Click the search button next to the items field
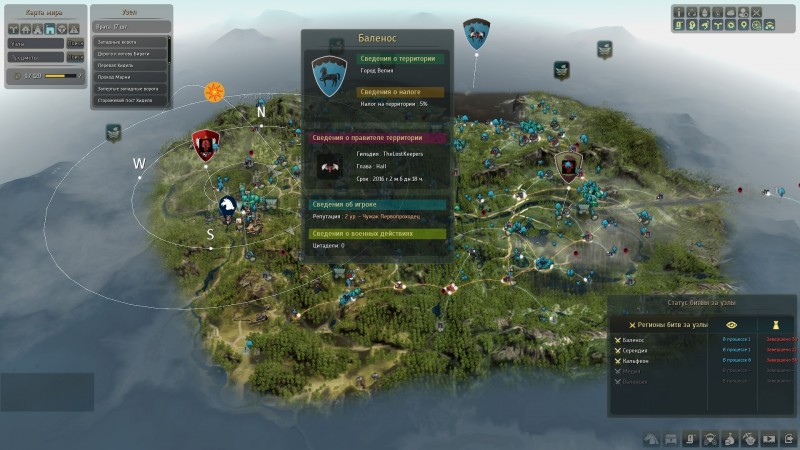Screen dimensions: 800x450 [x=75, y=58]
